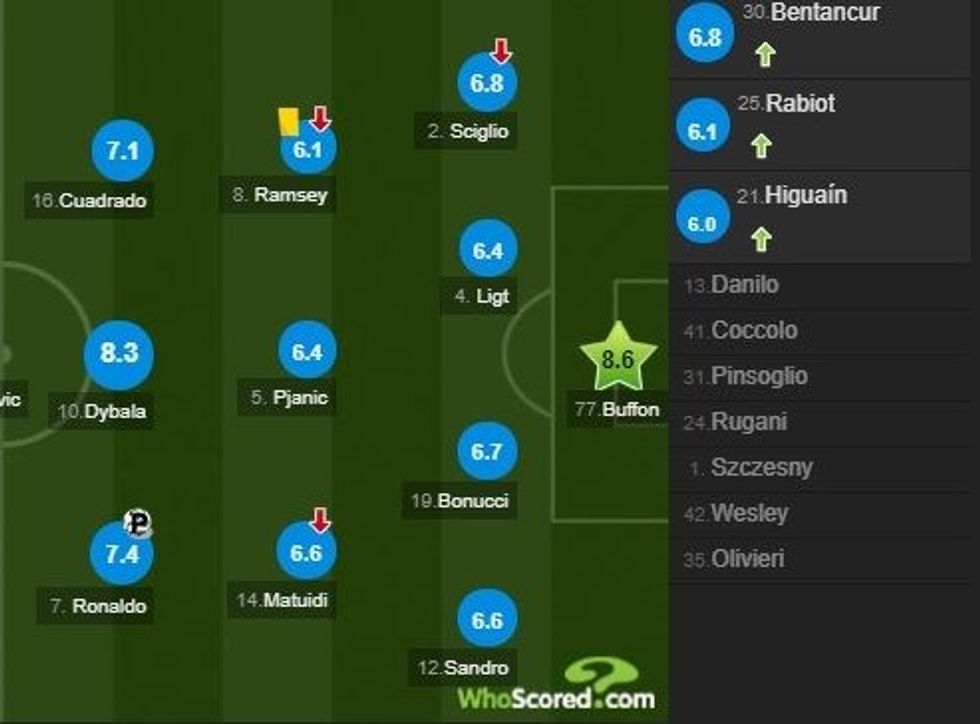Choose Rugani in the bench list
The height and width of the screenshot is (724, 980).
(749, 422)
